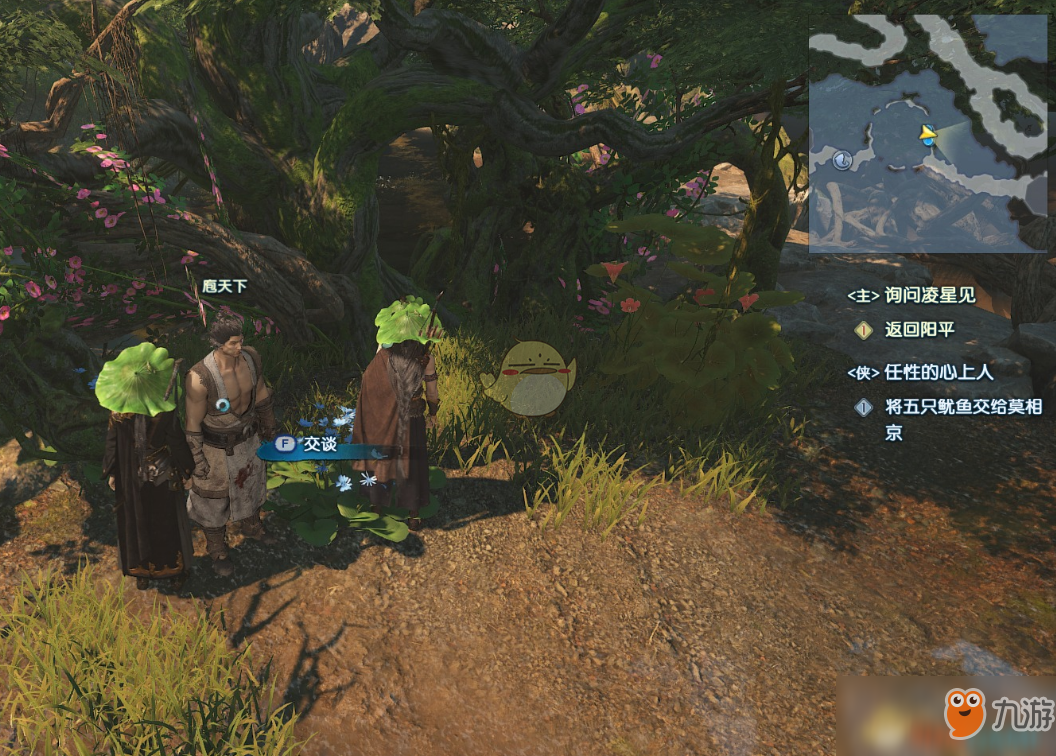This screenshot has height=756, width=1056.
Task: Open the minimap in the corner
Action: [927, 134]
